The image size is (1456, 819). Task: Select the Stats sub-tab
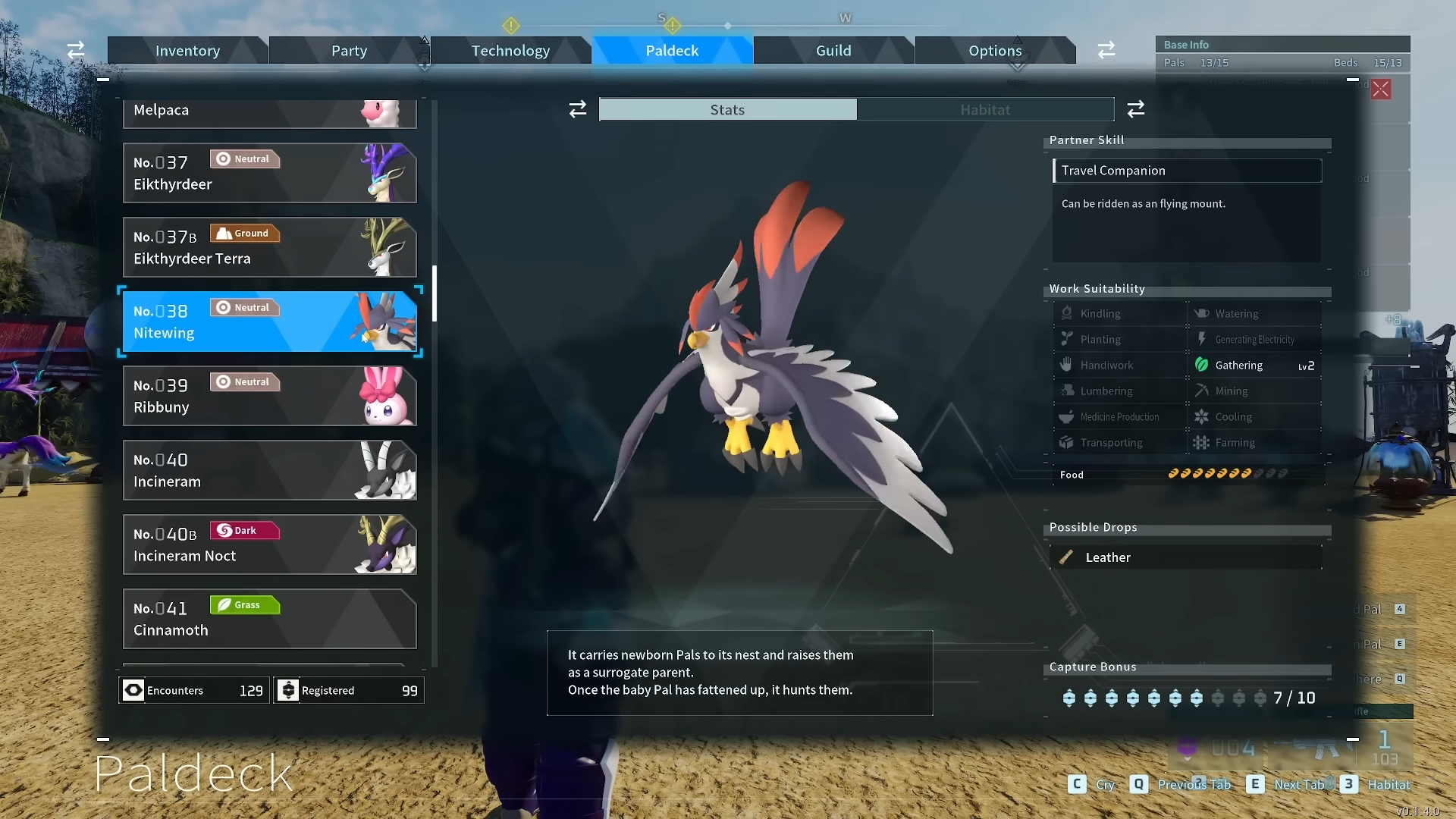(x=727, y=110)
